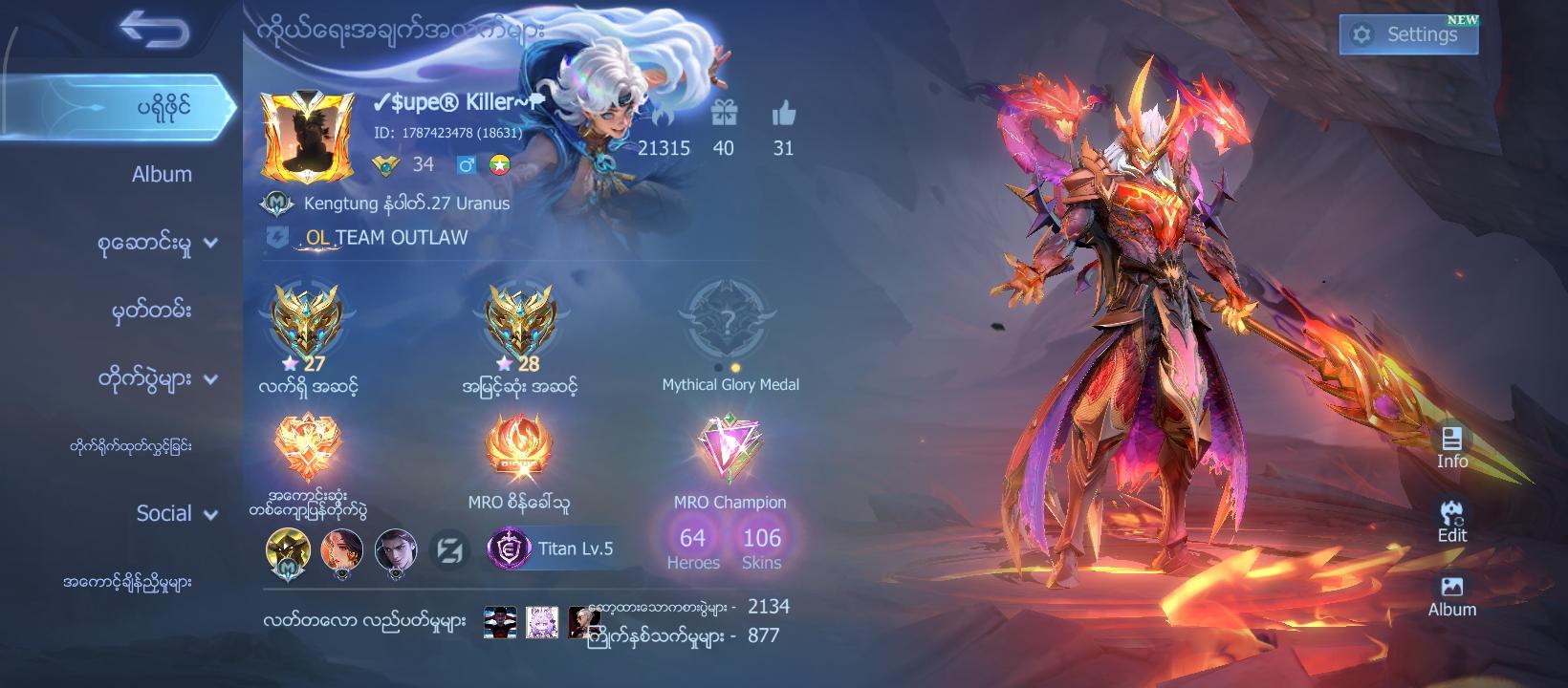Screen dimensions: 1568x688
Task: Open the Info panel on the right edge
Action: (1453, 447)
